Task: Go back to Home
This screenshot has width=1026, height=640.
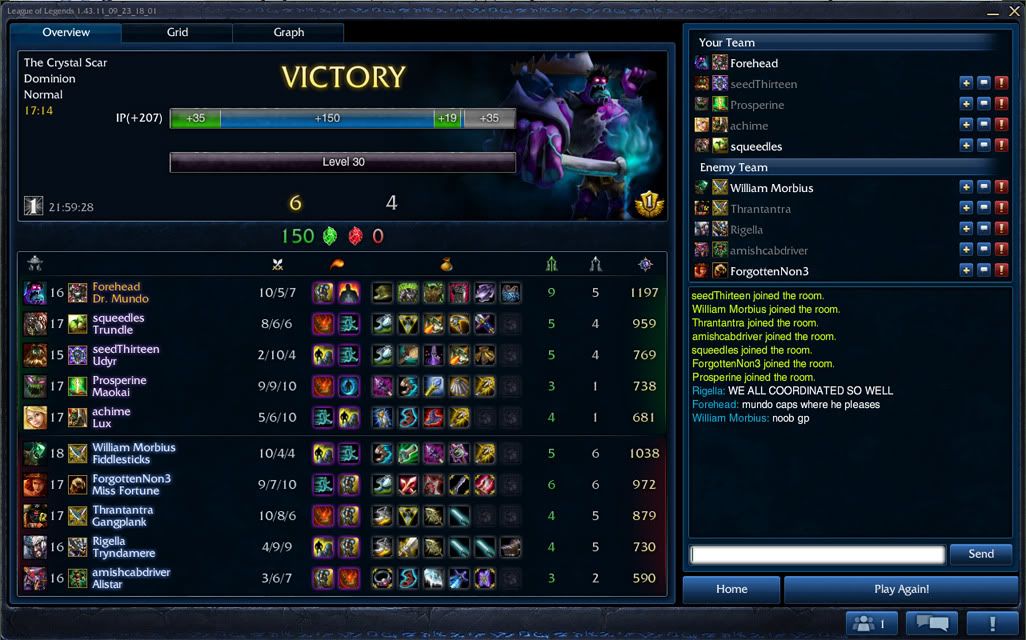Action: 731,589
